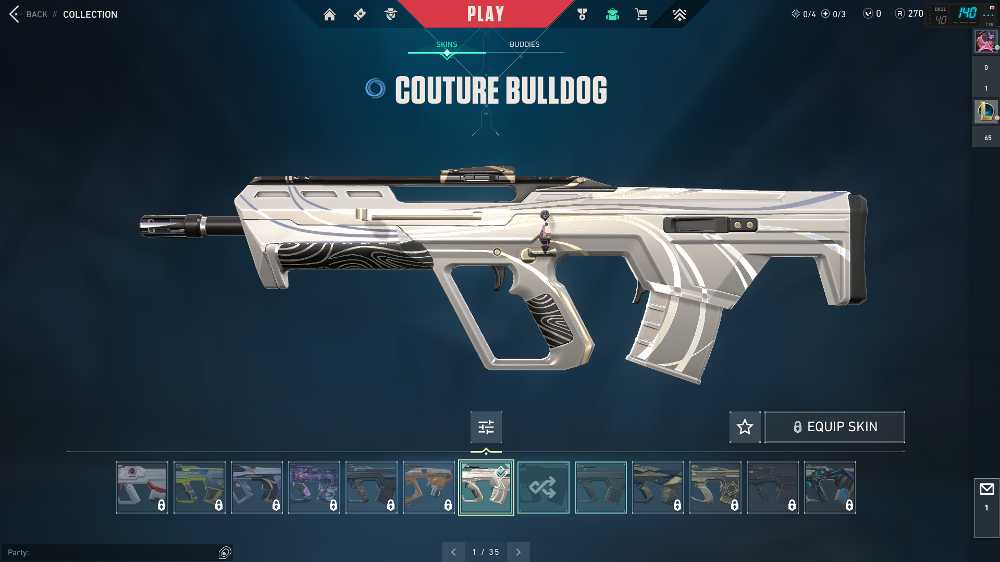Select the Skins tab

pos(447,45)
